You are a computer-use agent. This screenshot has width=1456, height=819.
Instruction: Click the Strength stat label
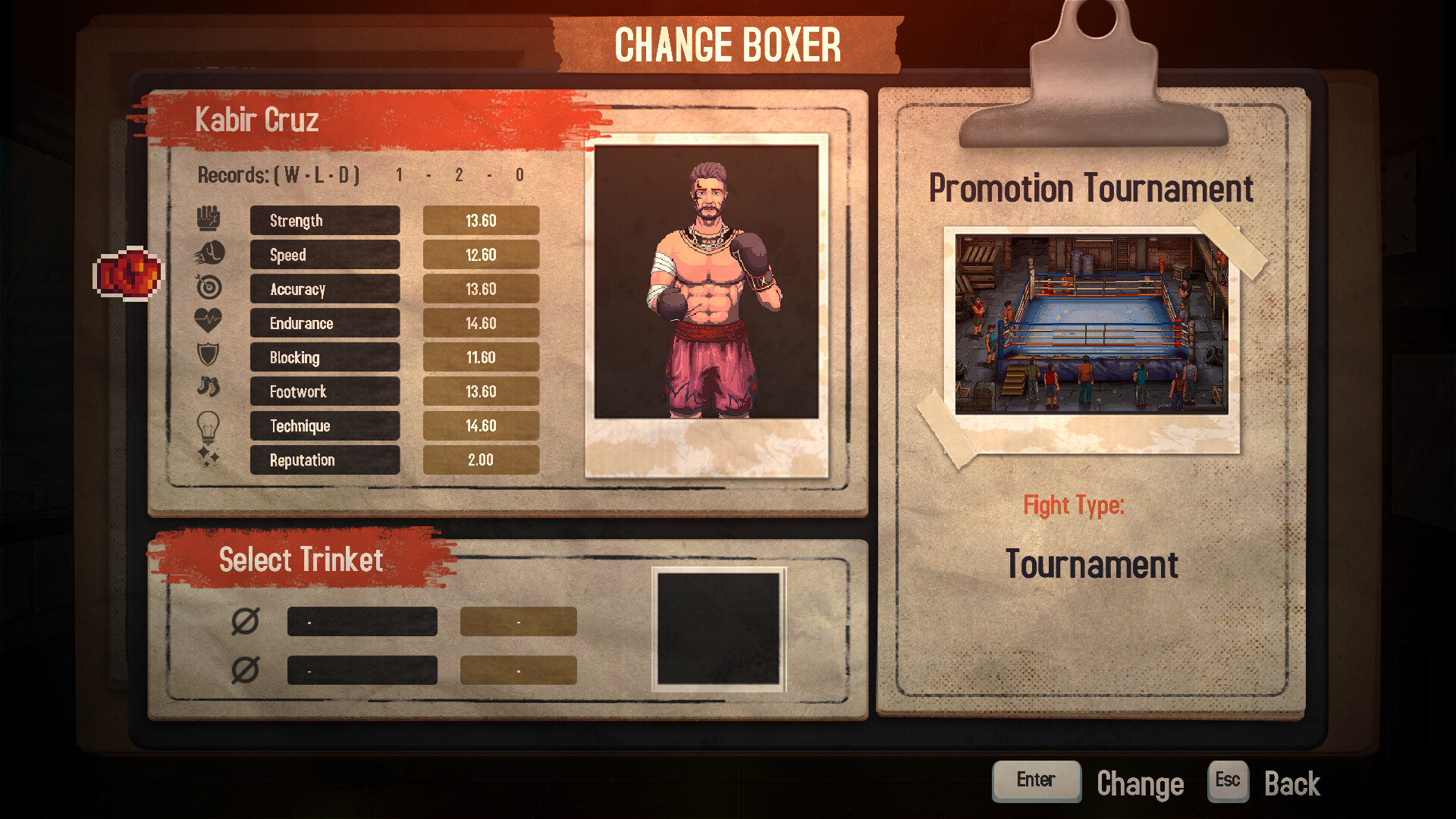pos(325,220)
